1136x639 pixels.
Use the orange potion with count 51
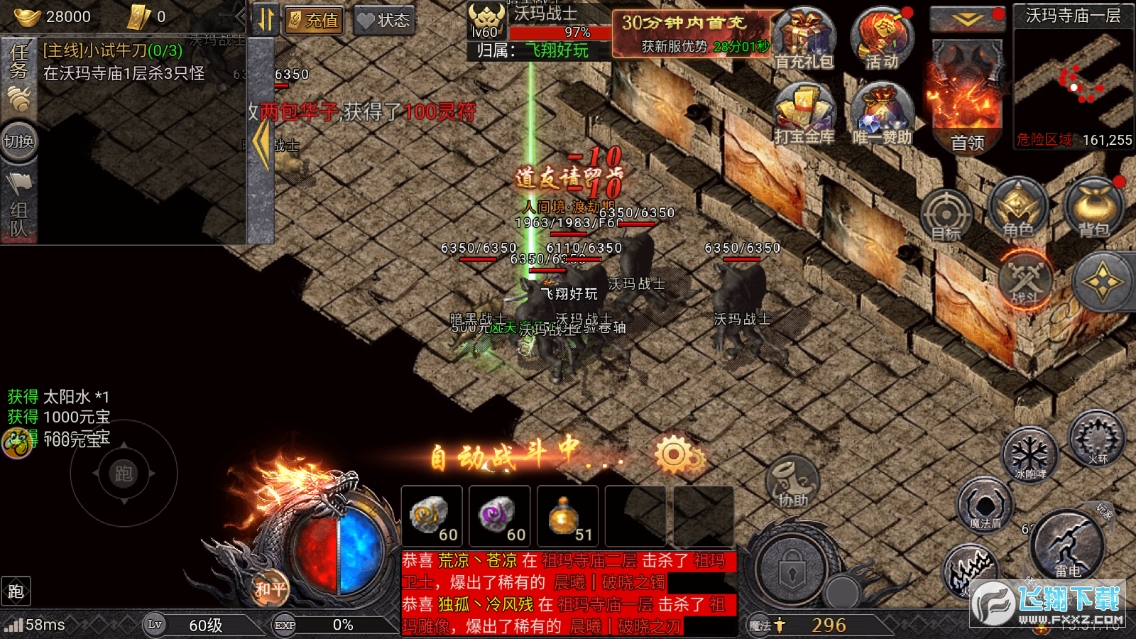(568, 516)
